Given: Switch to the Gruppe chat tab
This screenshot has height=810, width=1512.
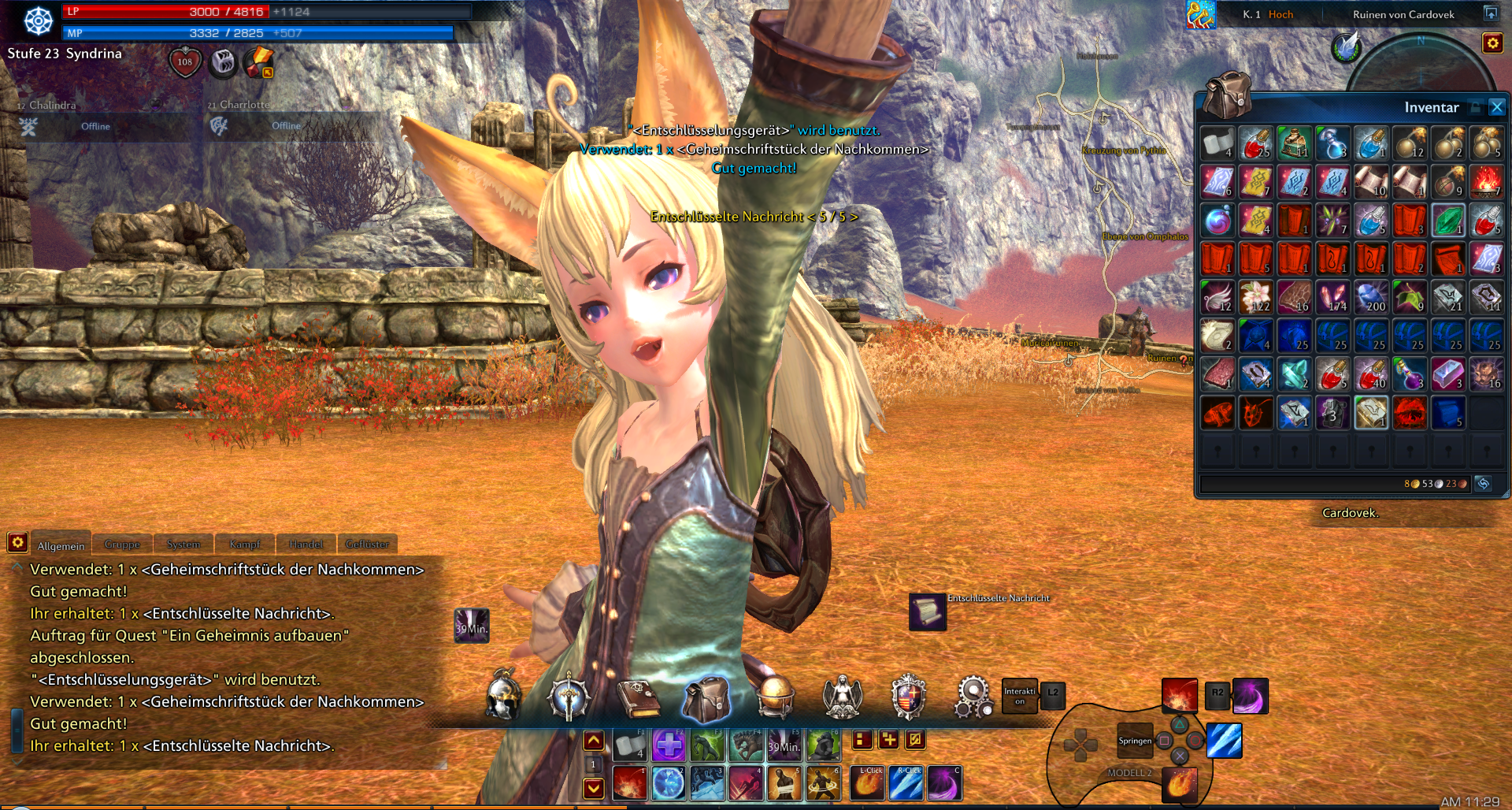Looking at the screenshot, I should [x=122, y=544].
